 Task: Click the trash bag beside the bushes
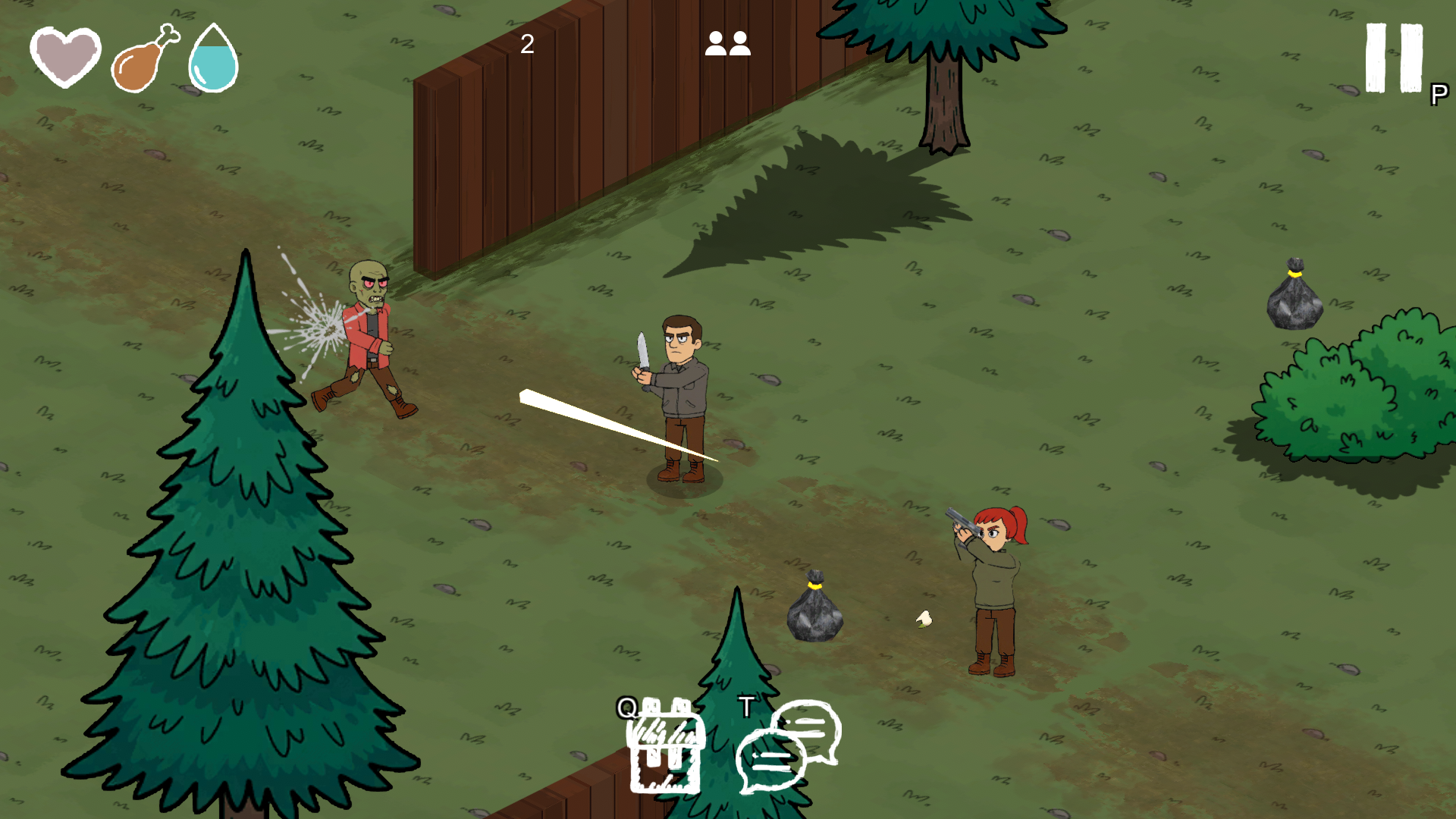[1293, 296]
